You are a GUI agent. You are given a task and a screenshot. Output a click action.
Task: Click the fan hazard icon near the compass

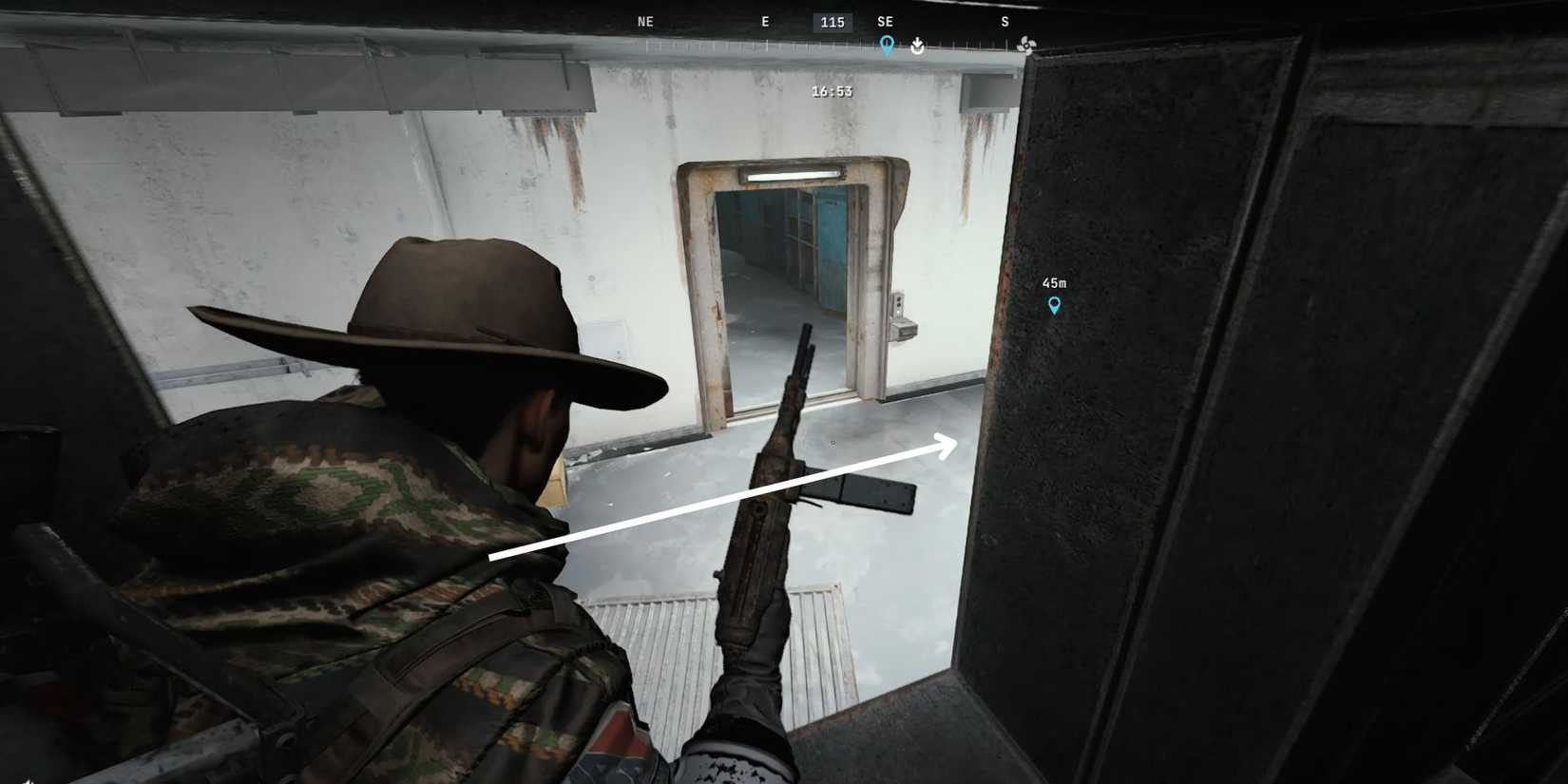point(1025,44)
